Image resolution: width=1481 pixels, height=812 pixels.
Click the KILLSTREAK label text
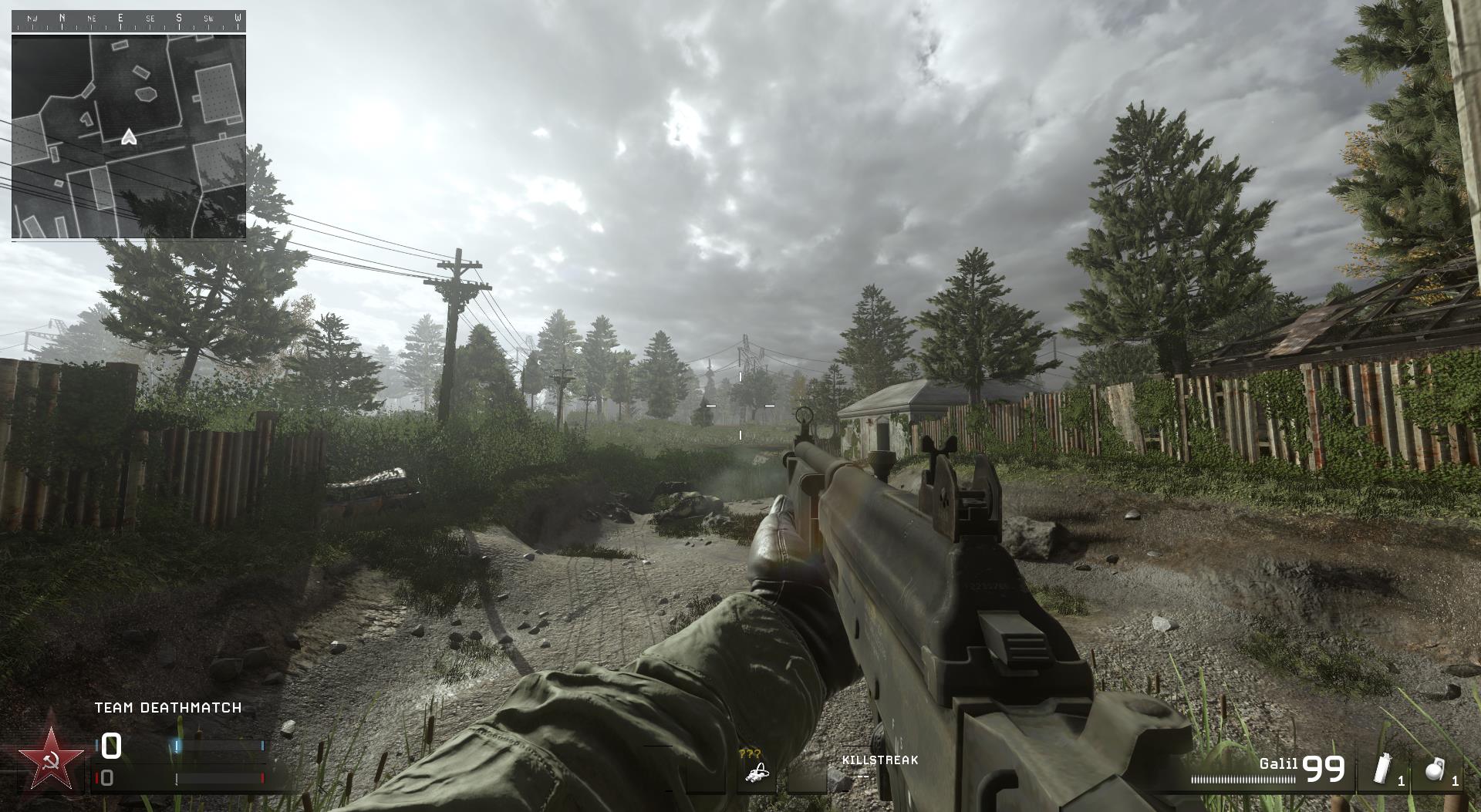point(880,760)
